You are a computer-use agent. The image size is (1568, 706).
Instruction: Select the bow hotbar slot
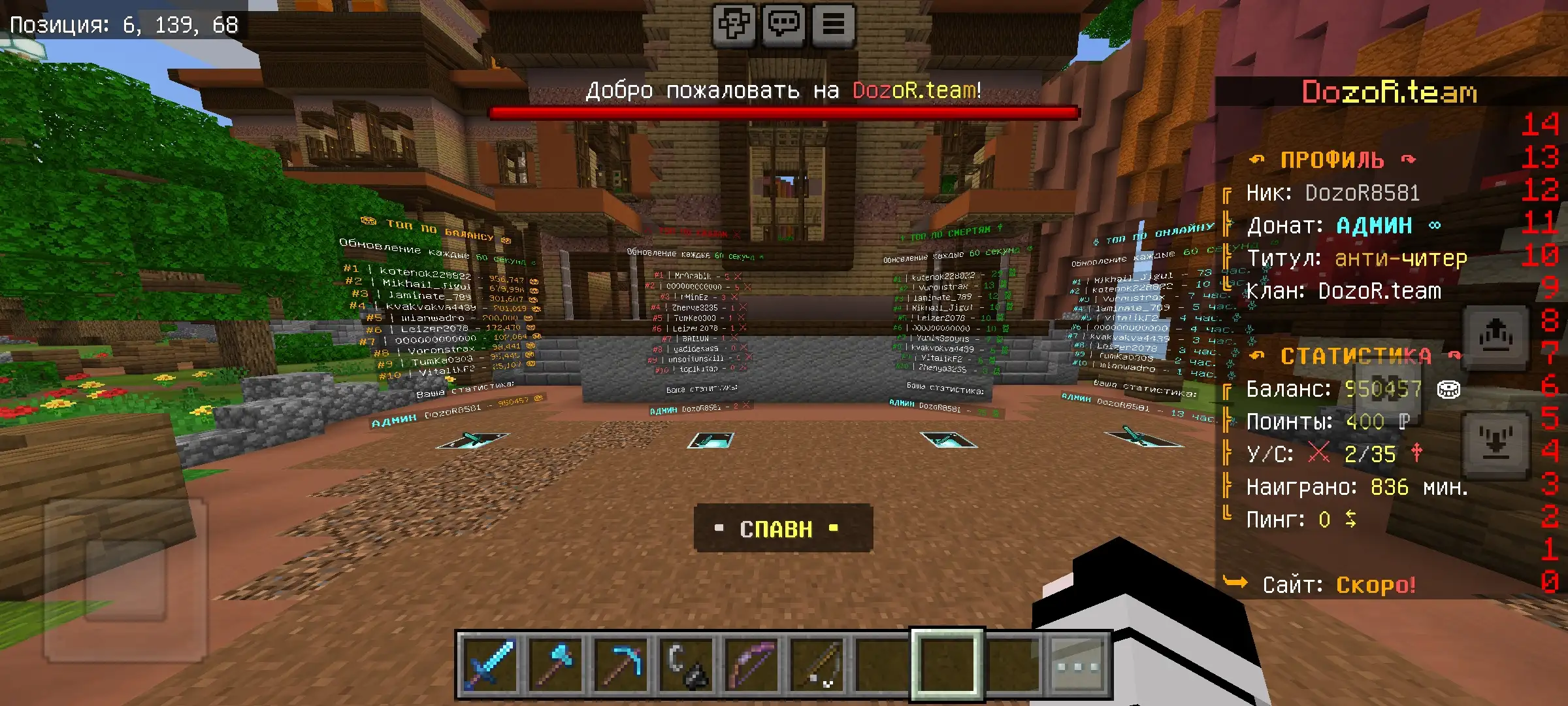751,665
